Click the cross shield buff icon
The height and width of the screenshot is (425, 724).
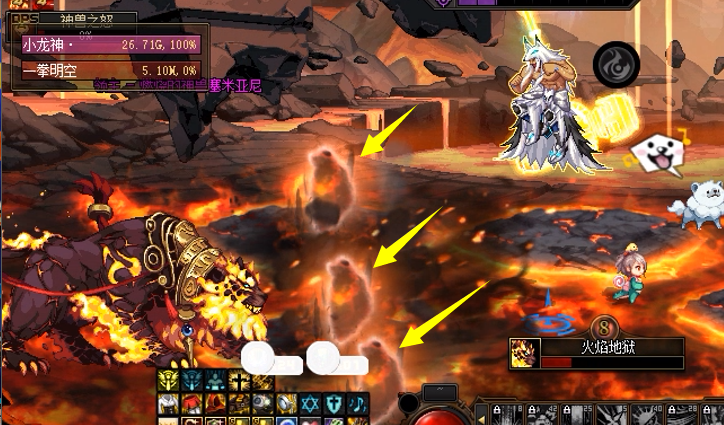334,403
